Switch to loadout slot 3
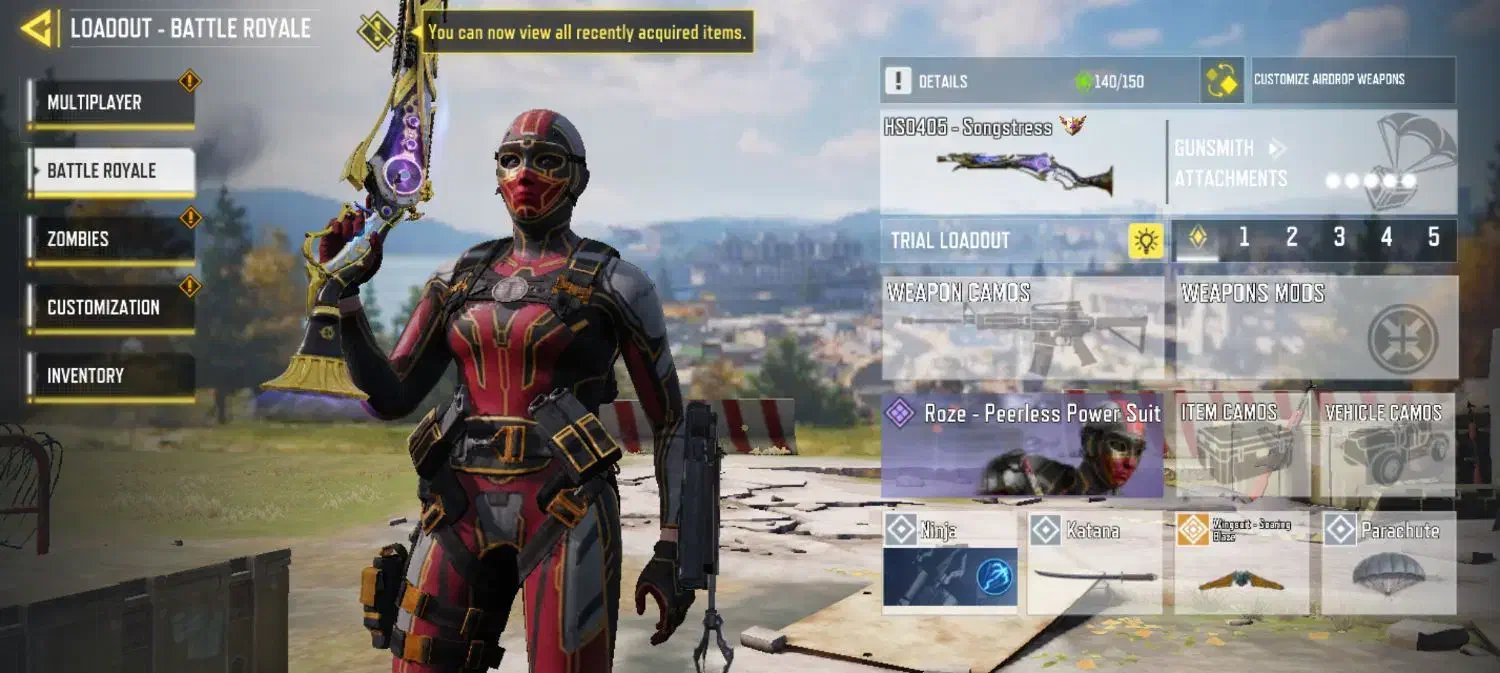1500x673 pixels. coord(1339,238)
